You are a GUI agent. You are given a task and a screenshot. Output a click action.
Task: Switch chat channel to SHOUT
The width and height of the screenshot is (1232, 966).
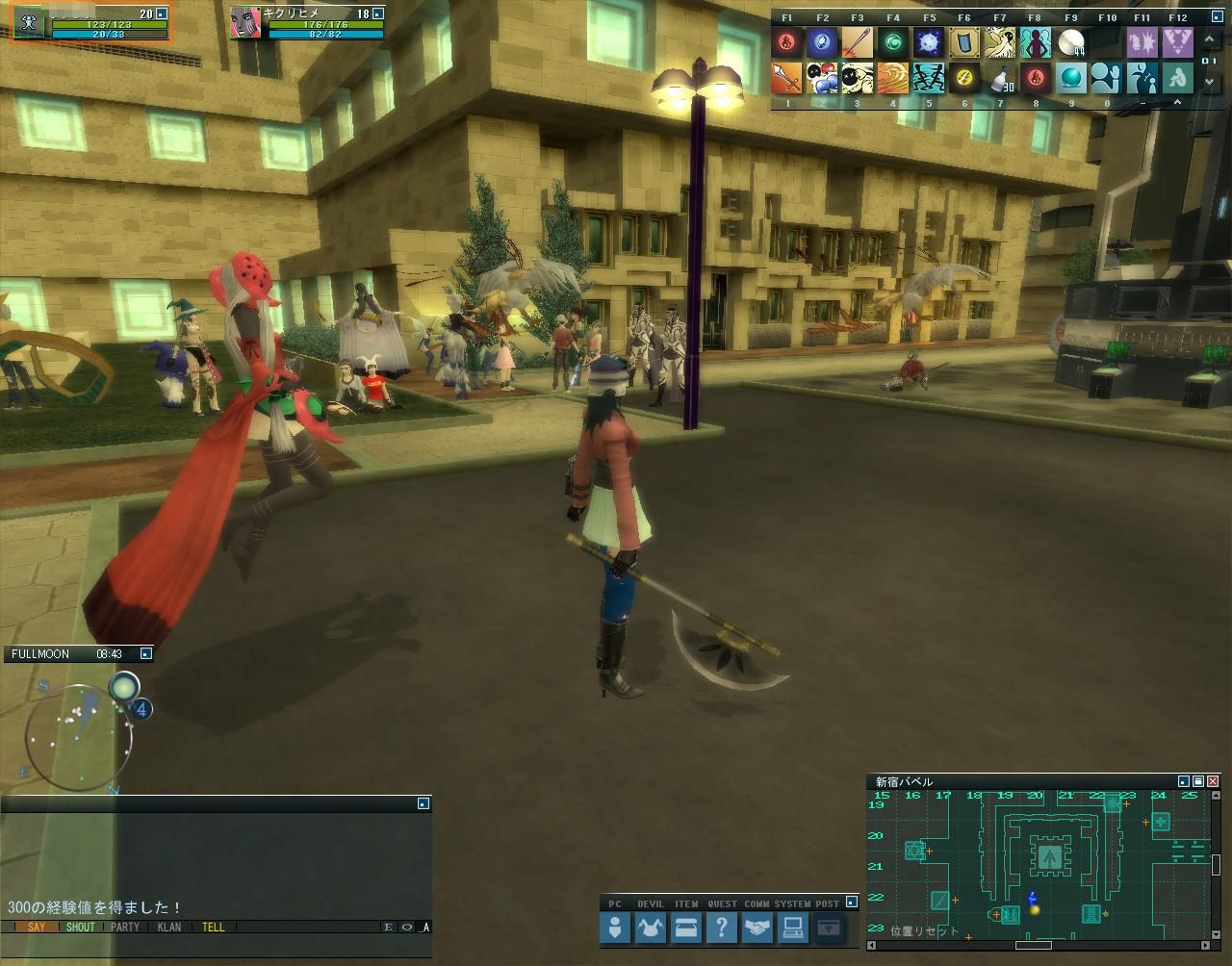81,928
